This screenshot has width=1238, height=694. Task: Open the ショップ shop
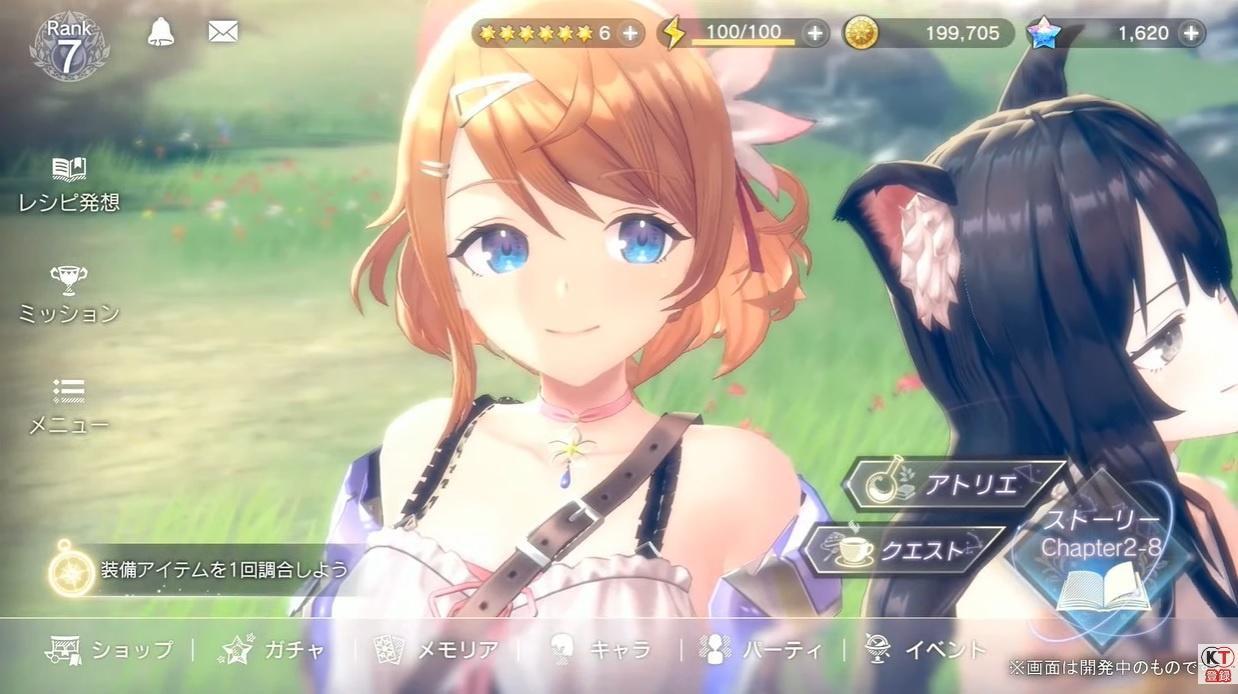coord(110,650)
